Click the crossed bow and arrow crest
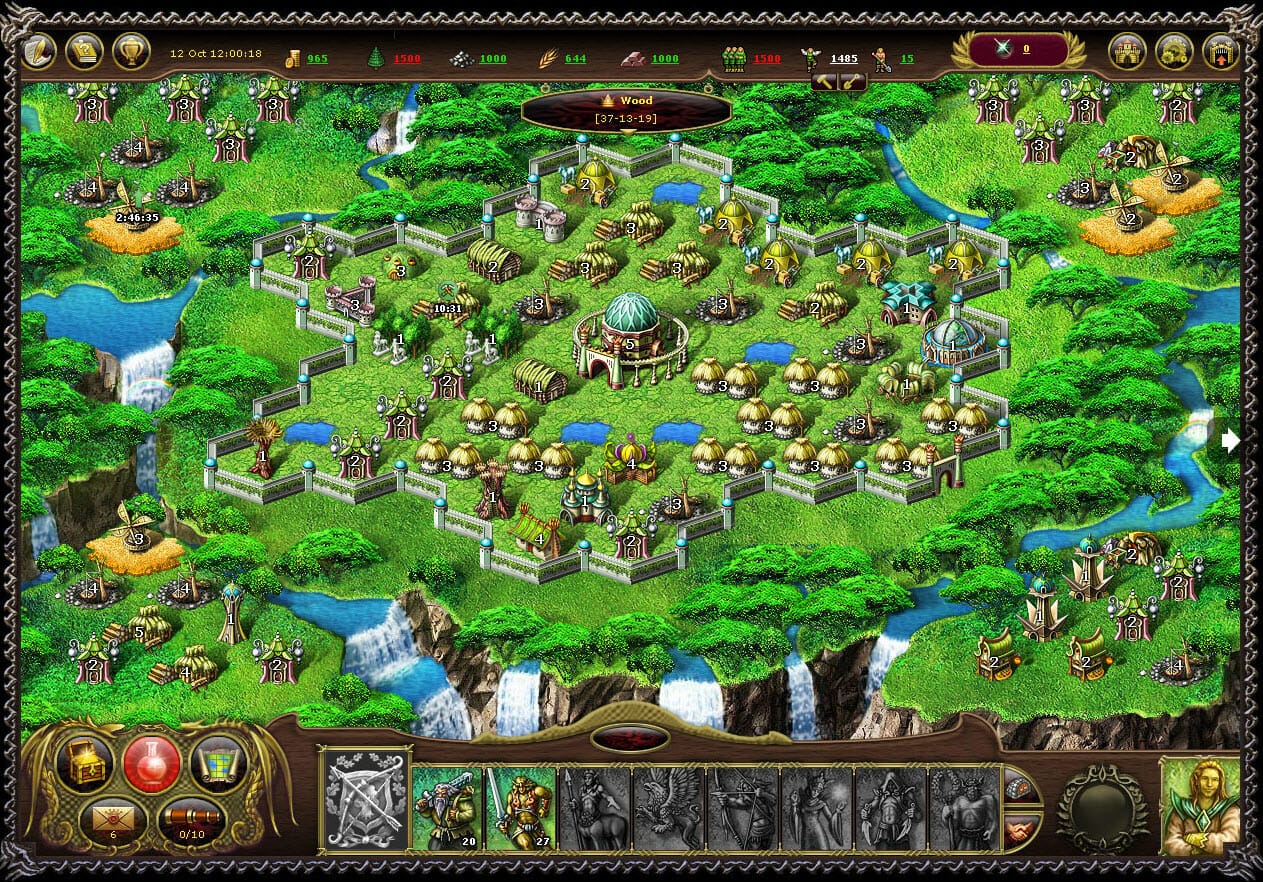This screenshot has width=1263, height=882. point(366,801)
